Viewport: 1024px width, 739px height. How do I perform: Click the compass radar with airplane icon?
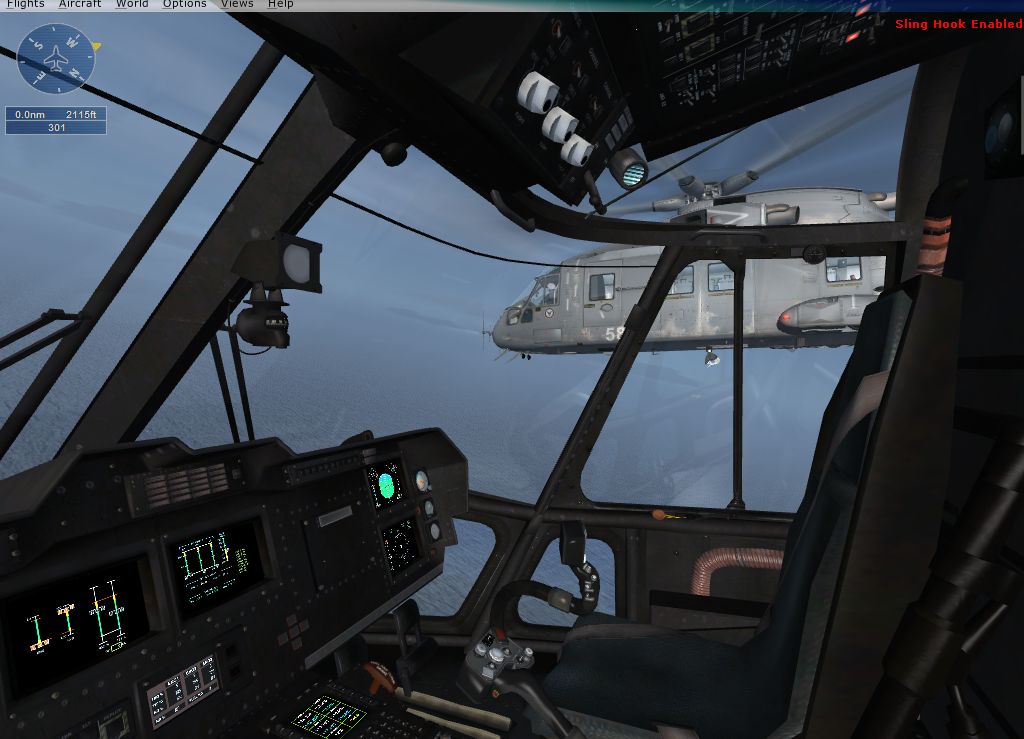(x=56, y=58)
